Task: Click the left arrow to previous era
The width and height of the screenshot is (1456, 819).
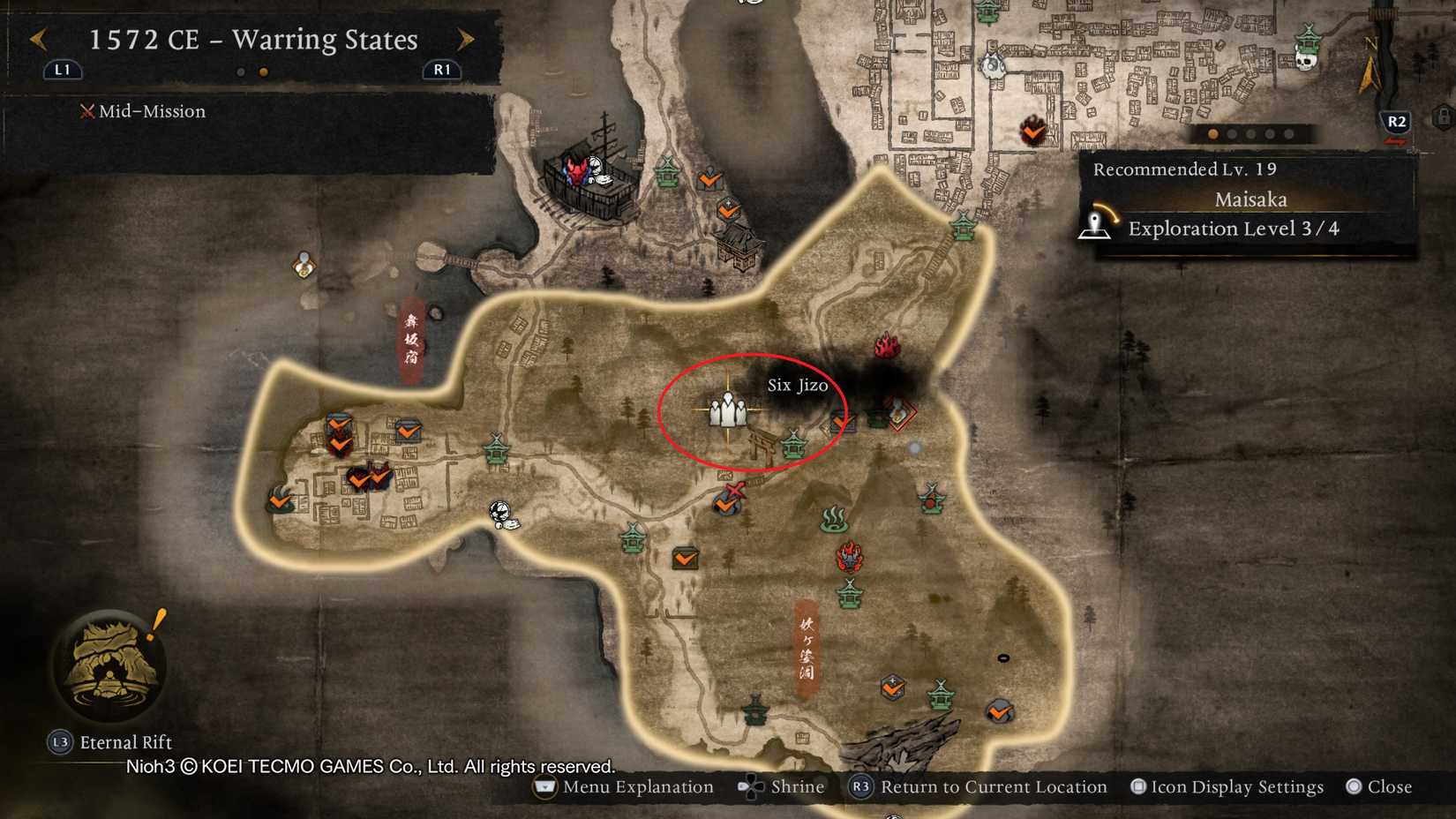Action: click(37, 39)
